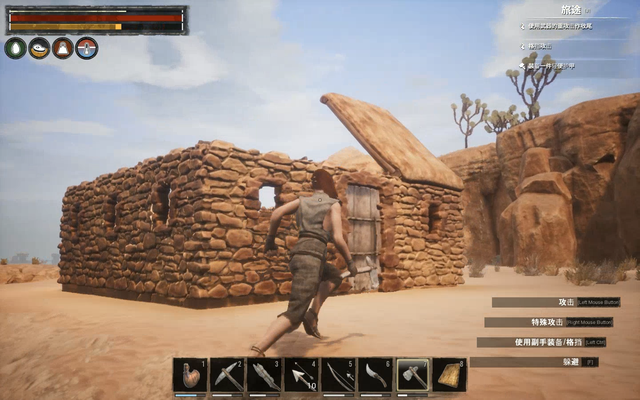Select the first journey objective entry

[560, 26]
